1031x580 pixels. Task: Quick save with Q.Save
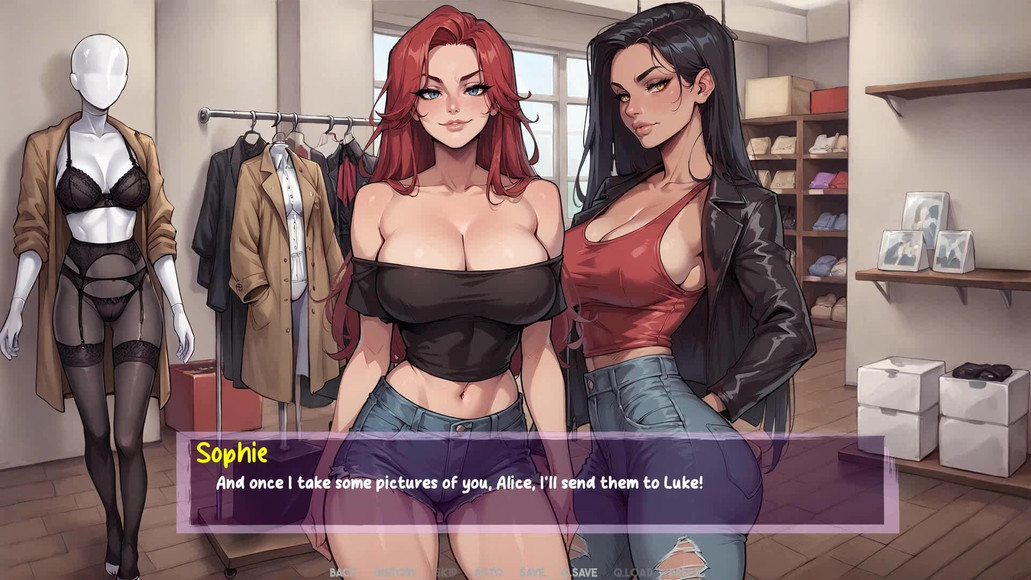pos(580,572)
